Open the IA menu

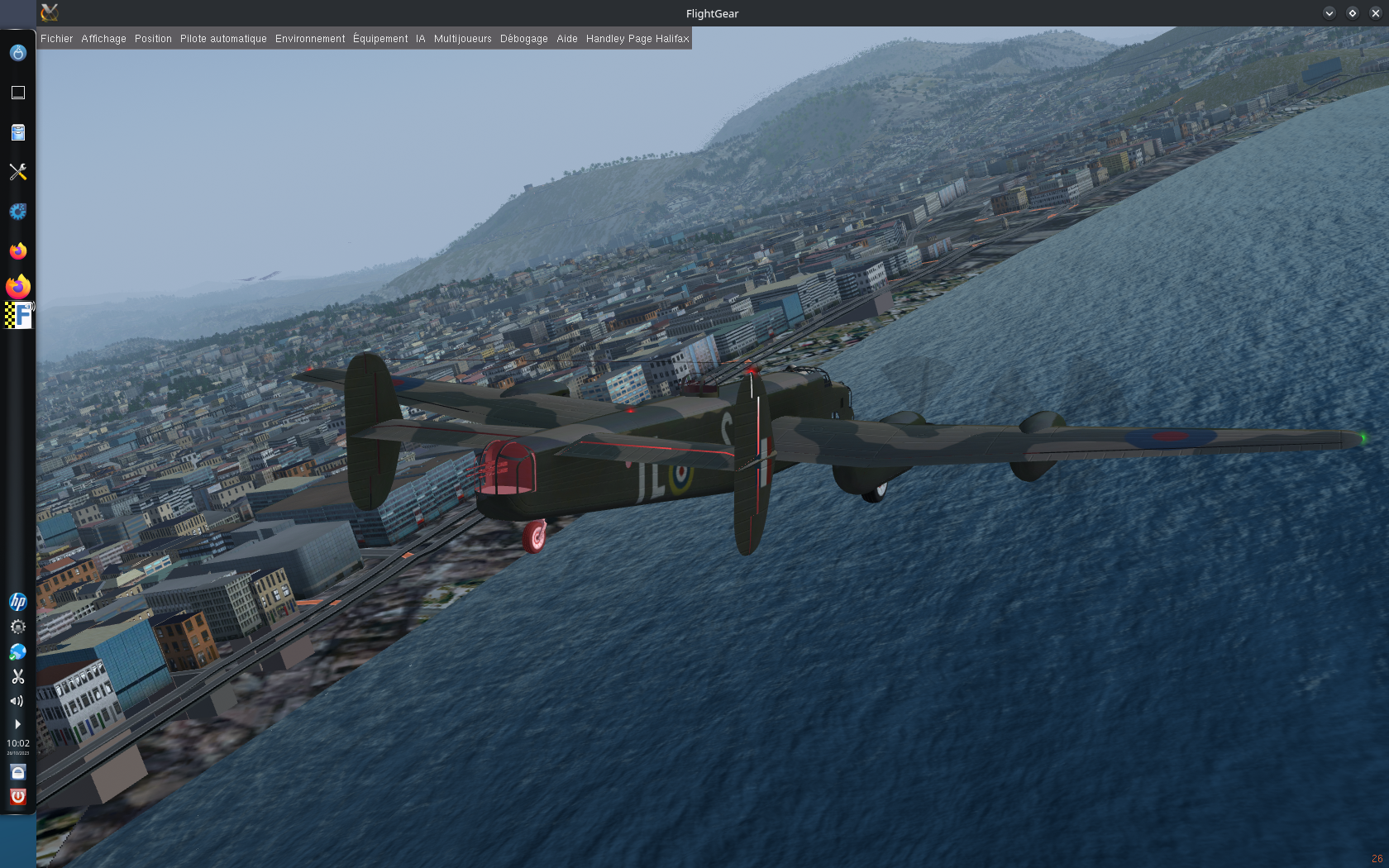coord(421,39)
